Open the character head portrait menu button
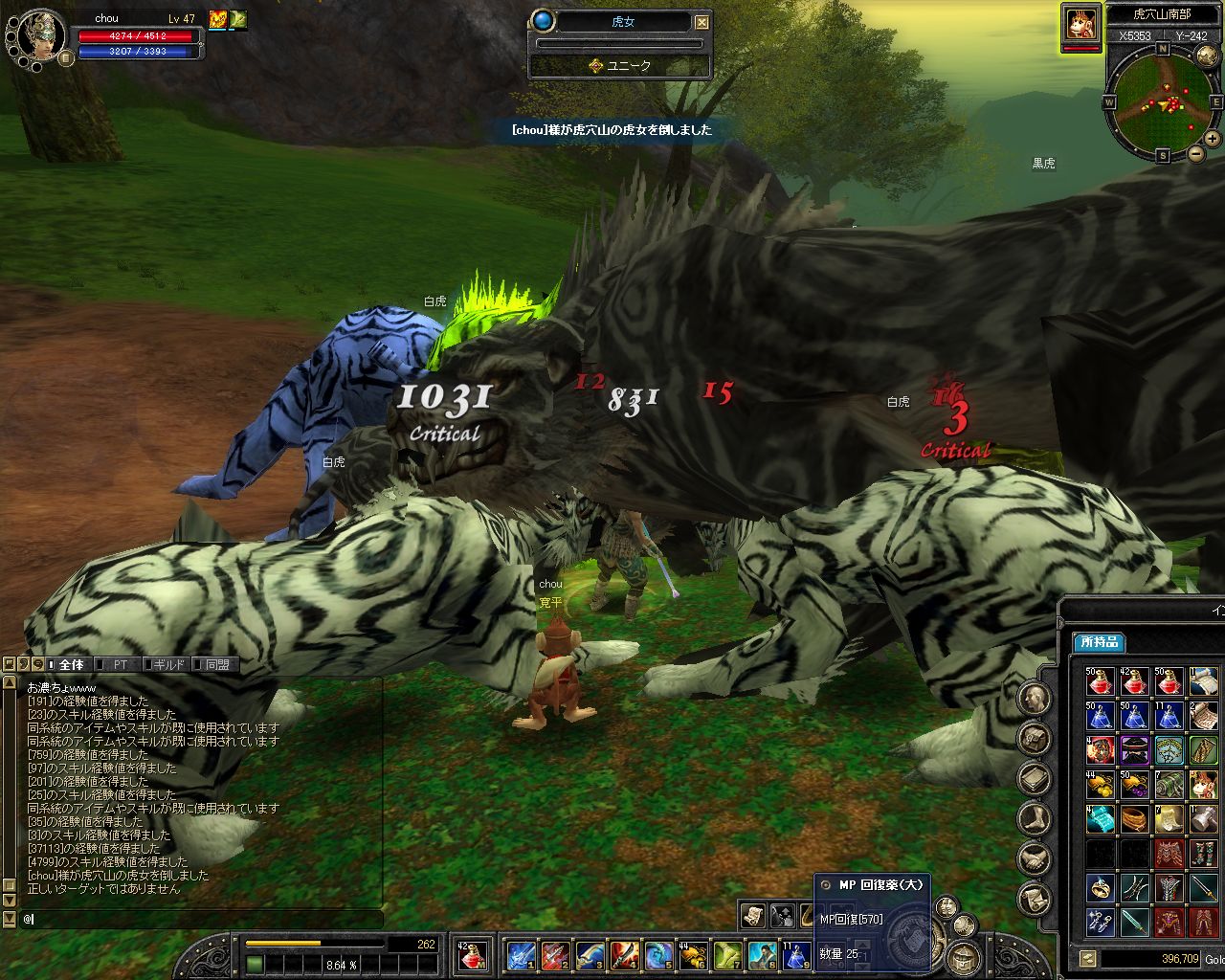 click(x=1035, y=699)
